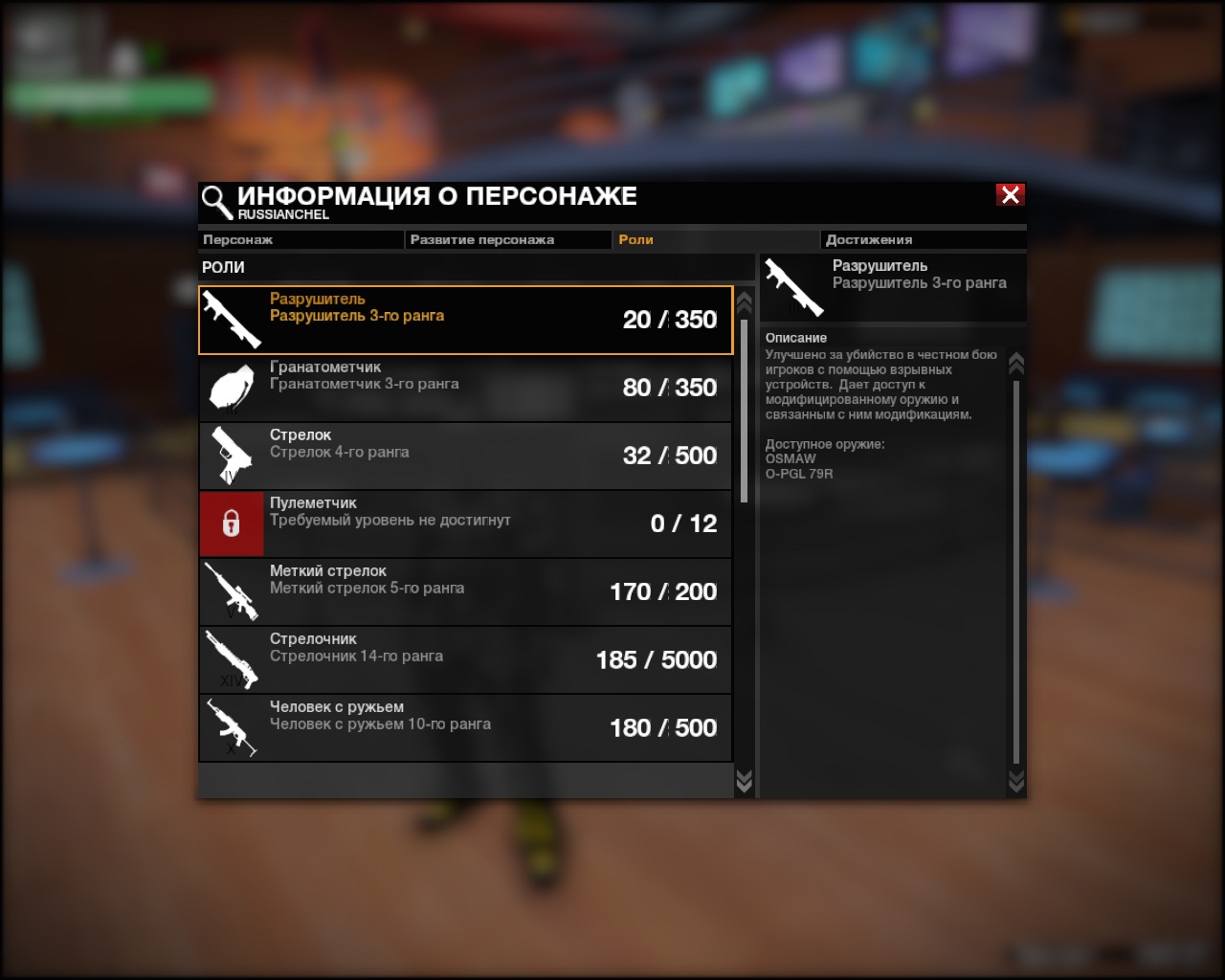Open the Меткий стрелок role entry

(465, 591)
